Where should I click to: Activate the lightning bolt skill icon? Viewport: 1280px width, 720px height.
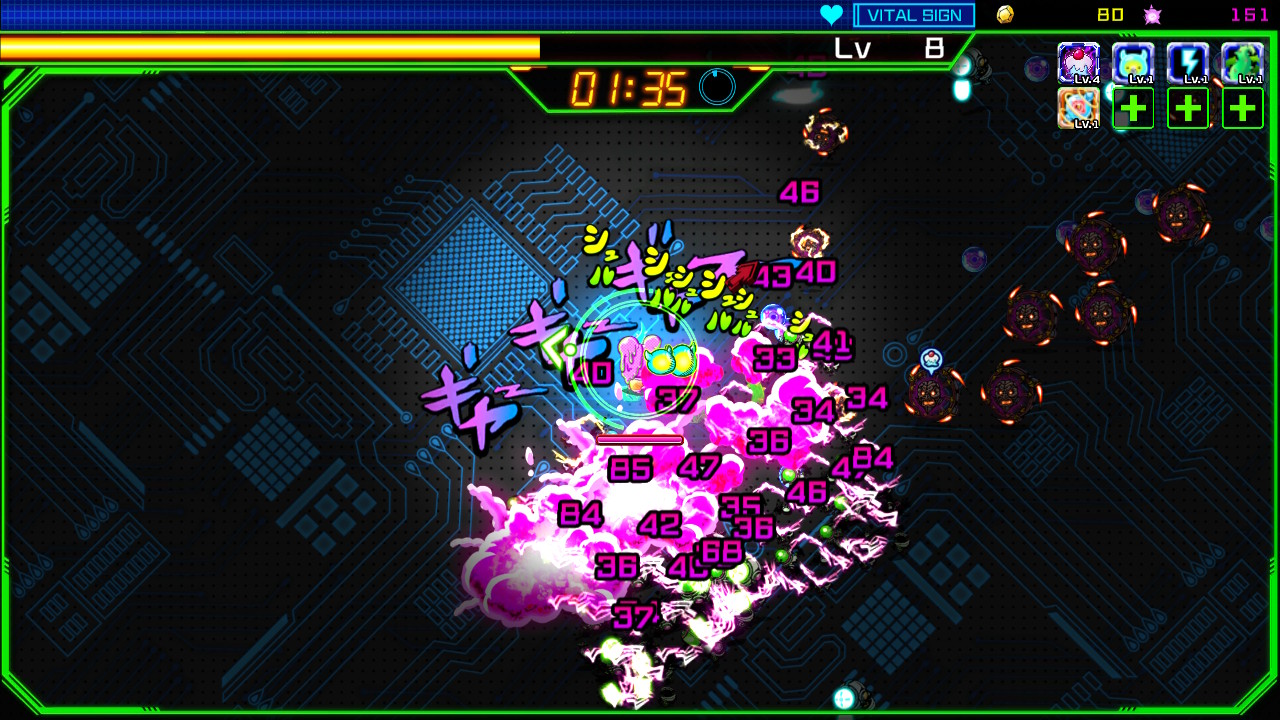click(1188, 62)
